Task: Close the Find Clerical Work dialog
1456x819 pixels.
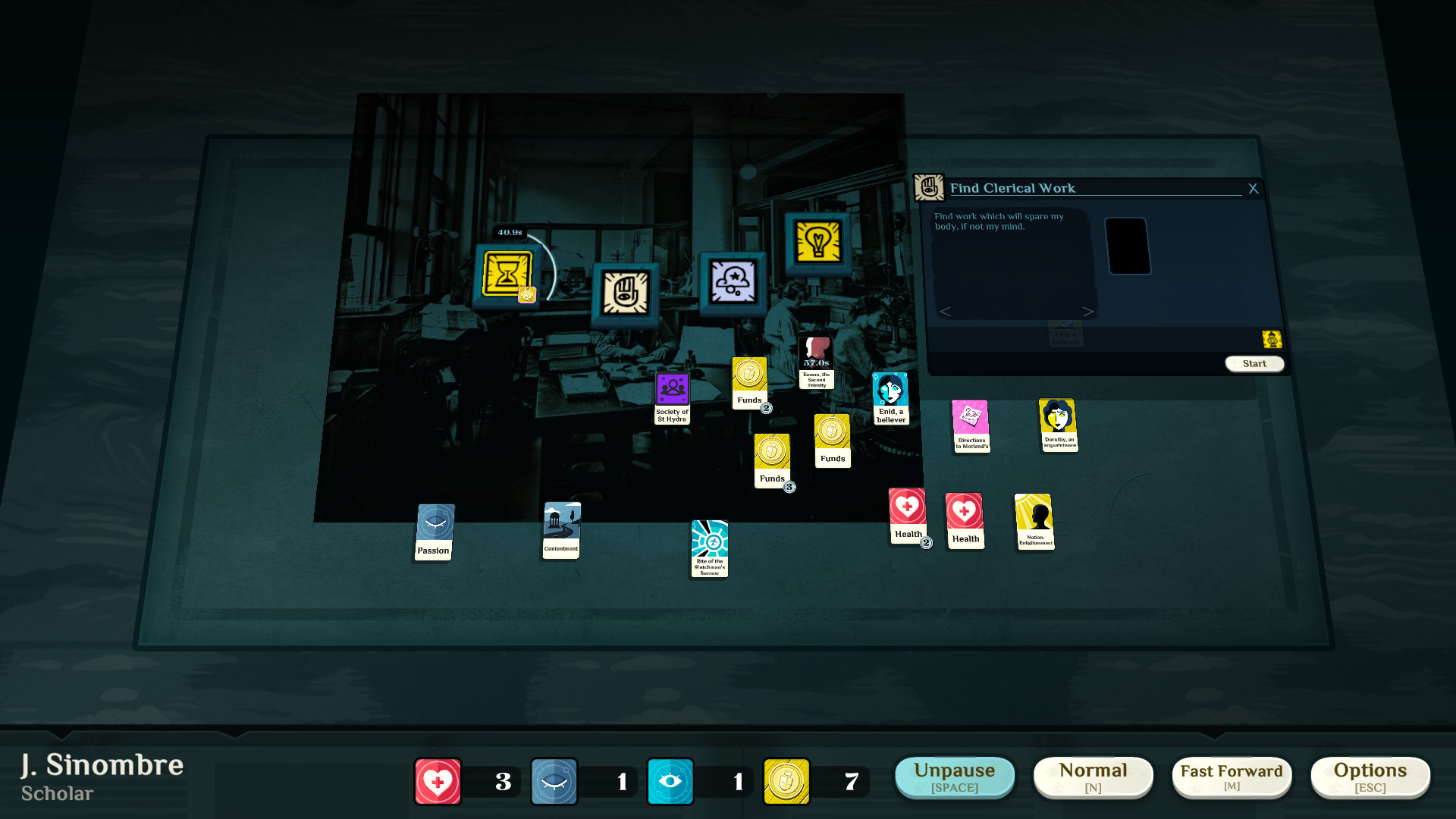Action: click(x=1253, y=189)
